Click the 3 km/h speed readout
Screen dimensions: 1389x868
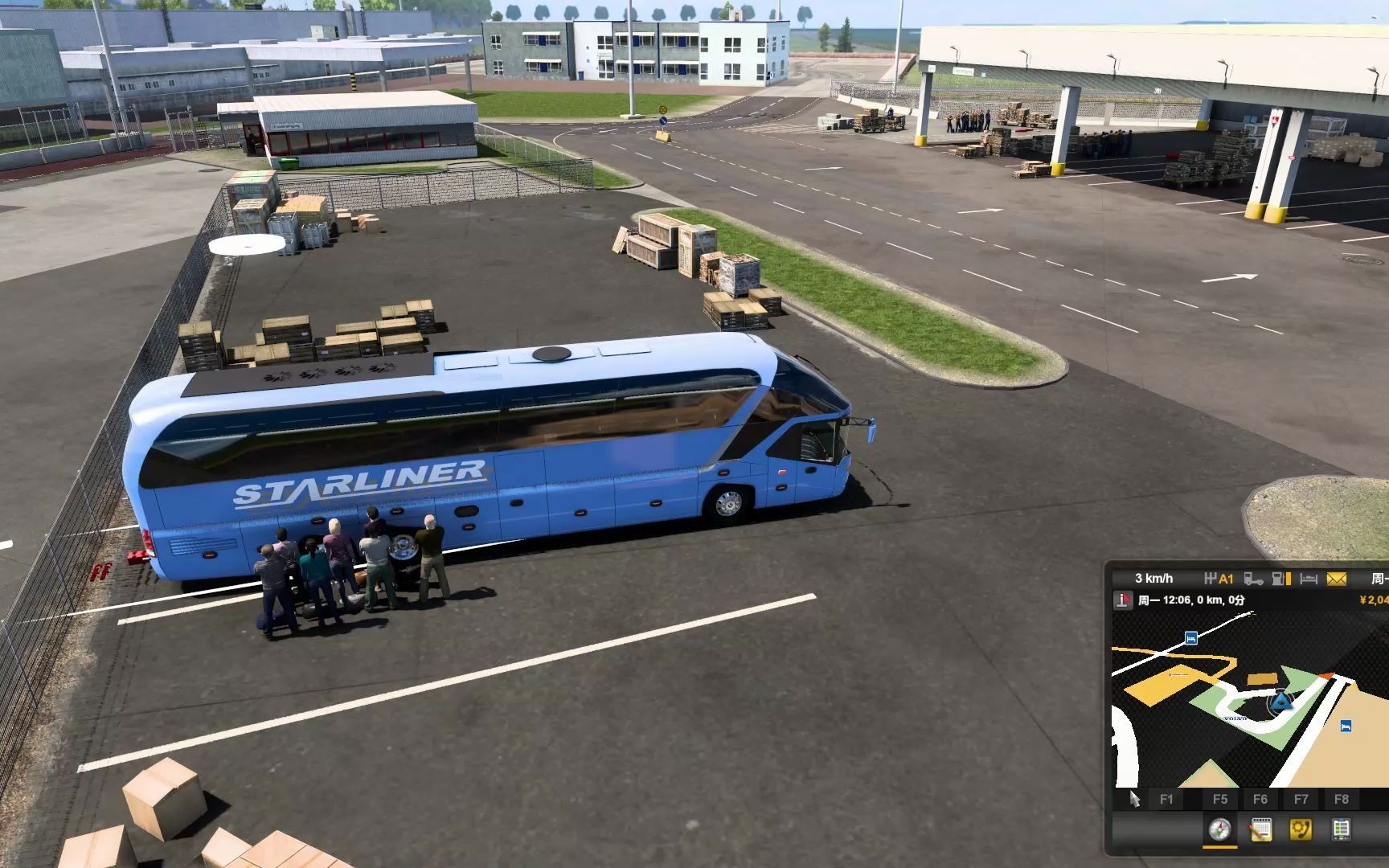pyautogui.click(x=1153, y=578)
